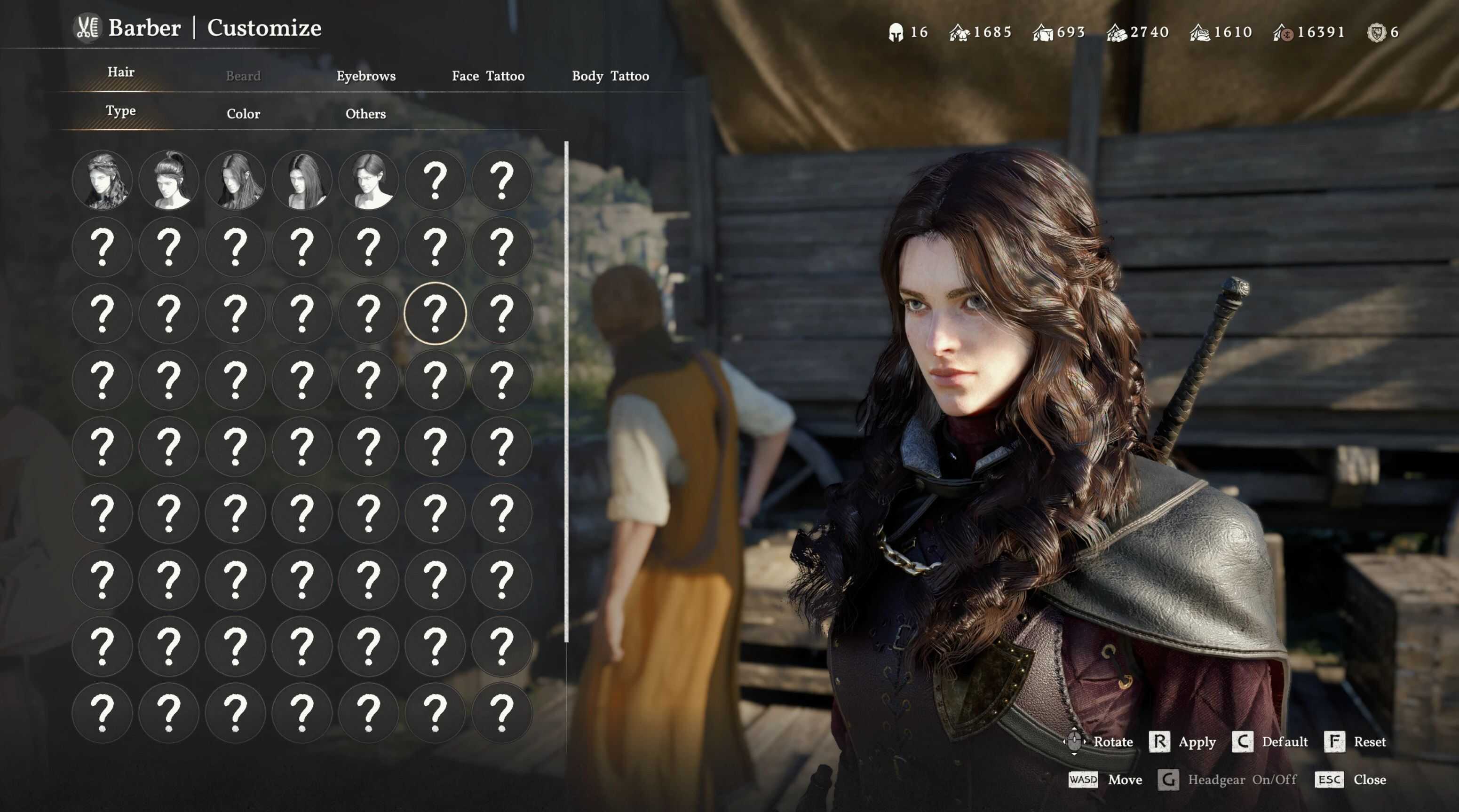Go to the Body Tattoo tab
This screenshot has height=812, width=1459.
(610, 76)
